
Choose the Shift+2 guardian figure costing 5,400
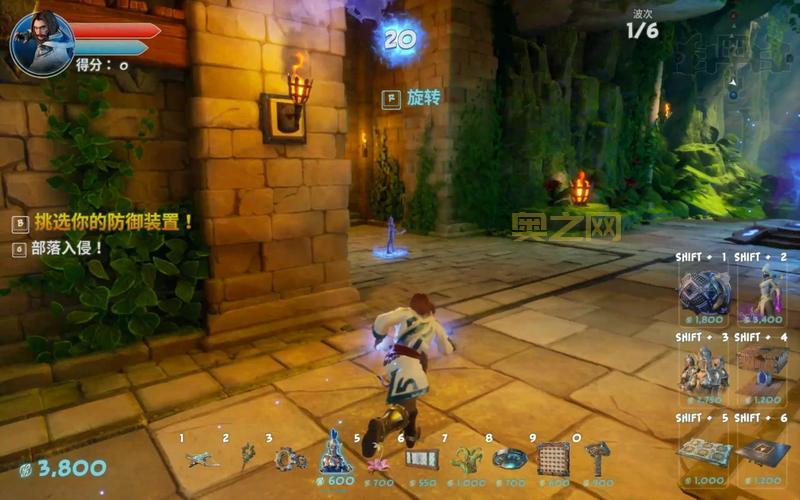tap(764, 292)
